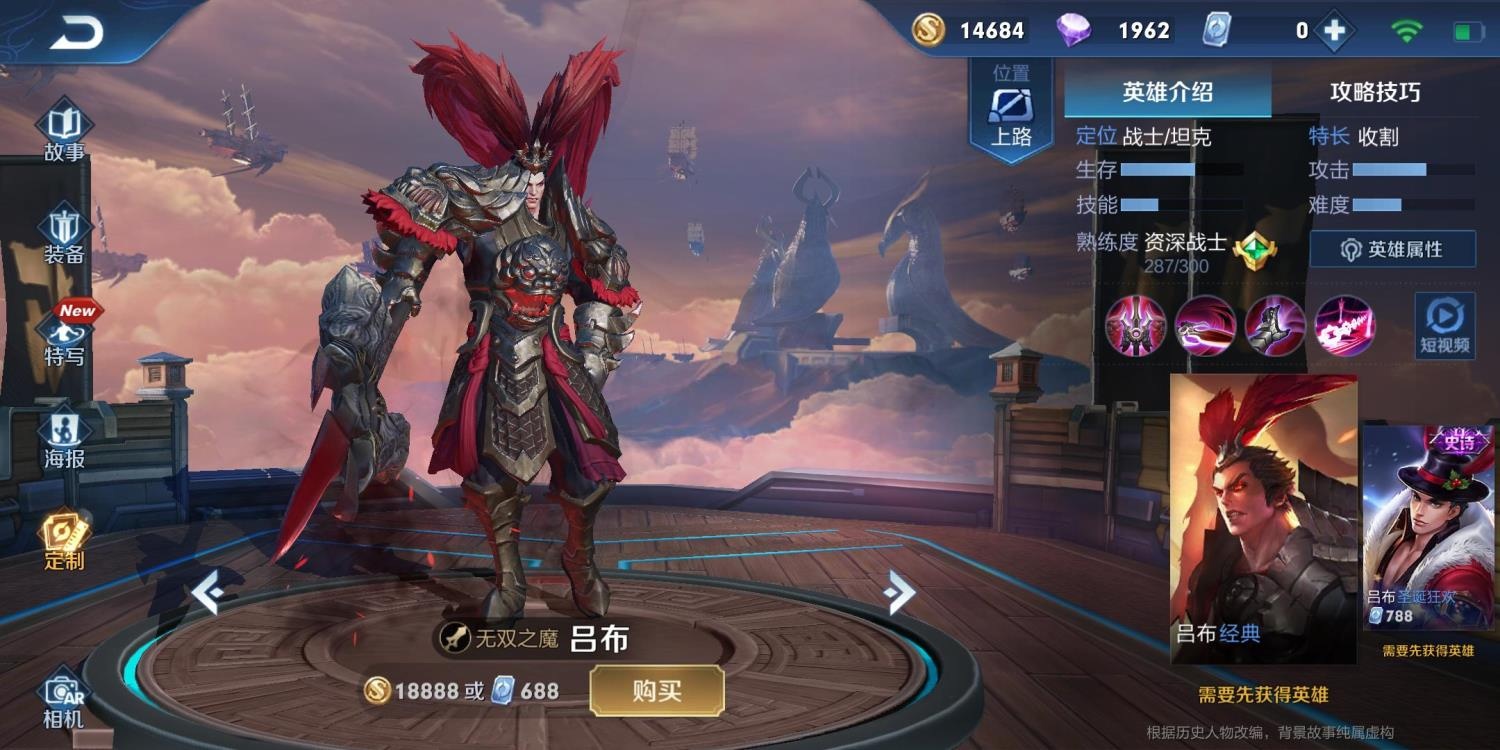This screenshot has height=750, width=1500.
Task: View the fourth skill icon on the right
Action: pyautogui.click(x=1345, y=326)
